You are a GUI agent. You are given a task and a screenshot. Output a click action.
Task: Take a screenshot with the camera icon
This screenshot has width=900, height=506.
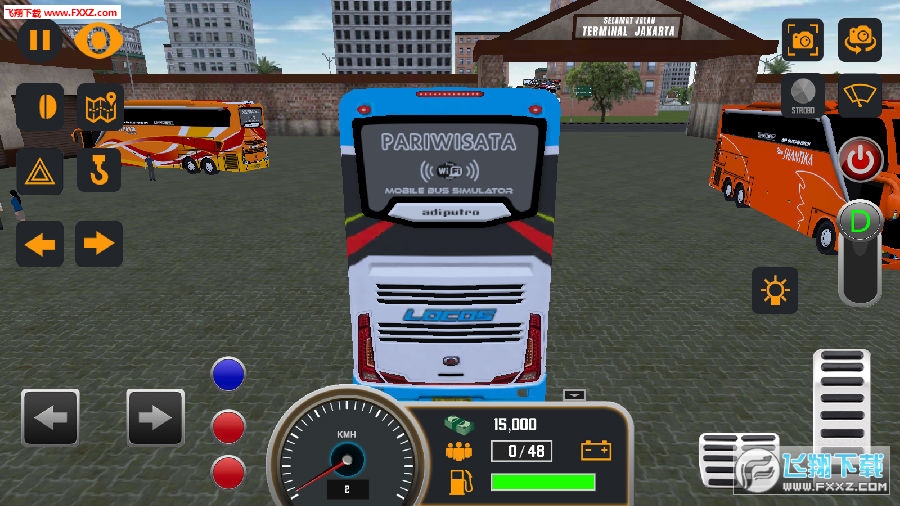coord(802,40)
